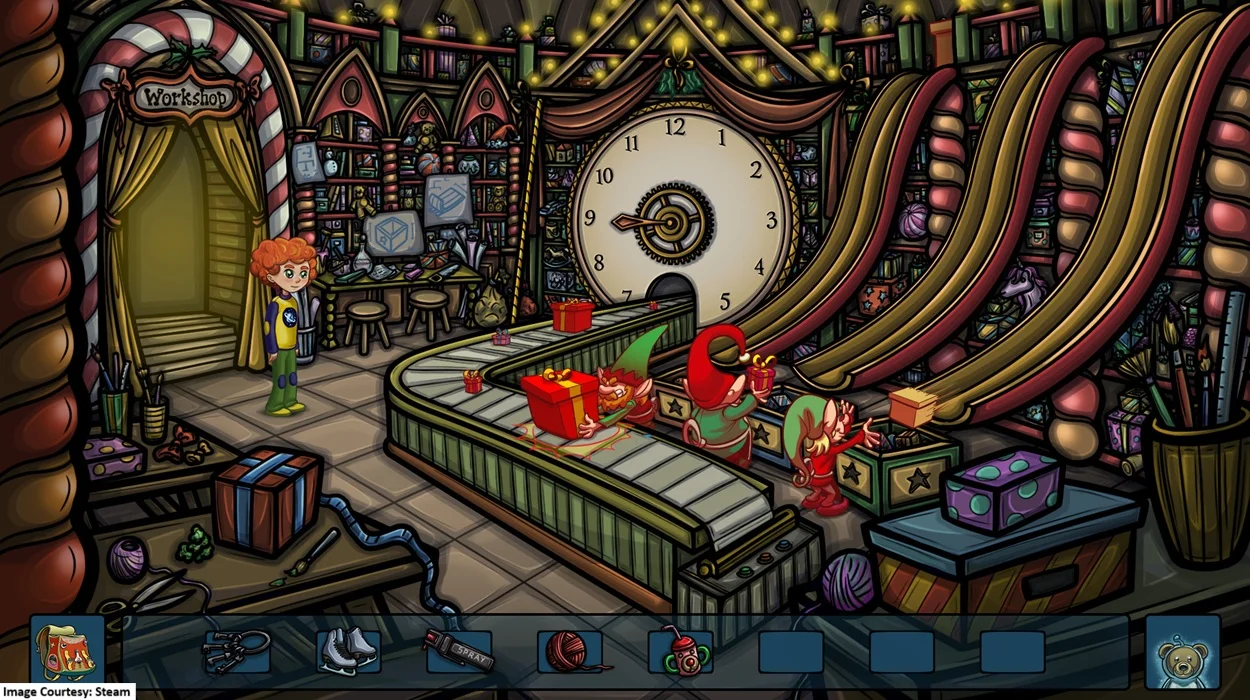
Task: Click the teddy bear button
Action: coord(1183,653)
